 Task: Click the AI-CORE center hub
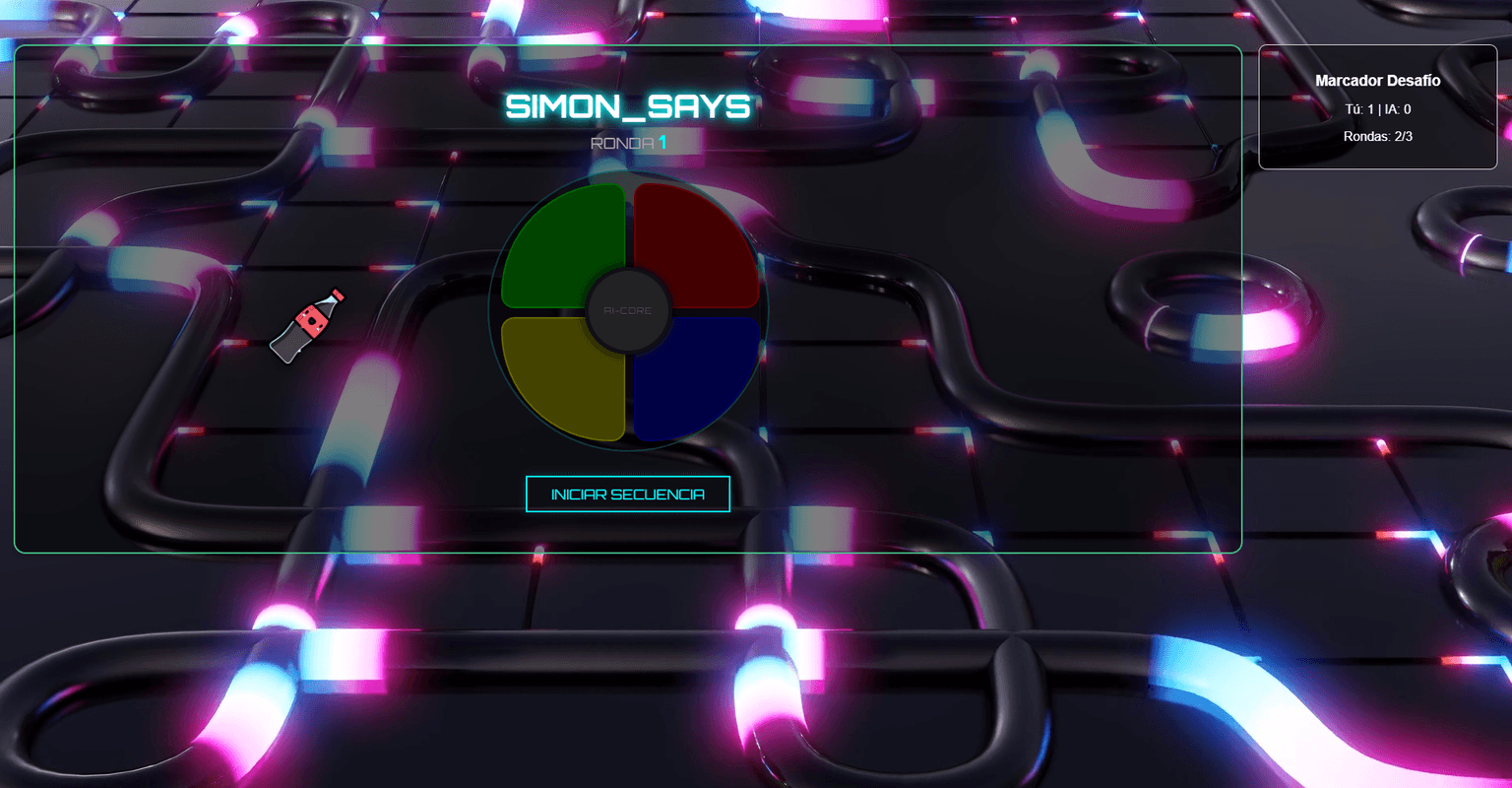click(x=628, y=309)
